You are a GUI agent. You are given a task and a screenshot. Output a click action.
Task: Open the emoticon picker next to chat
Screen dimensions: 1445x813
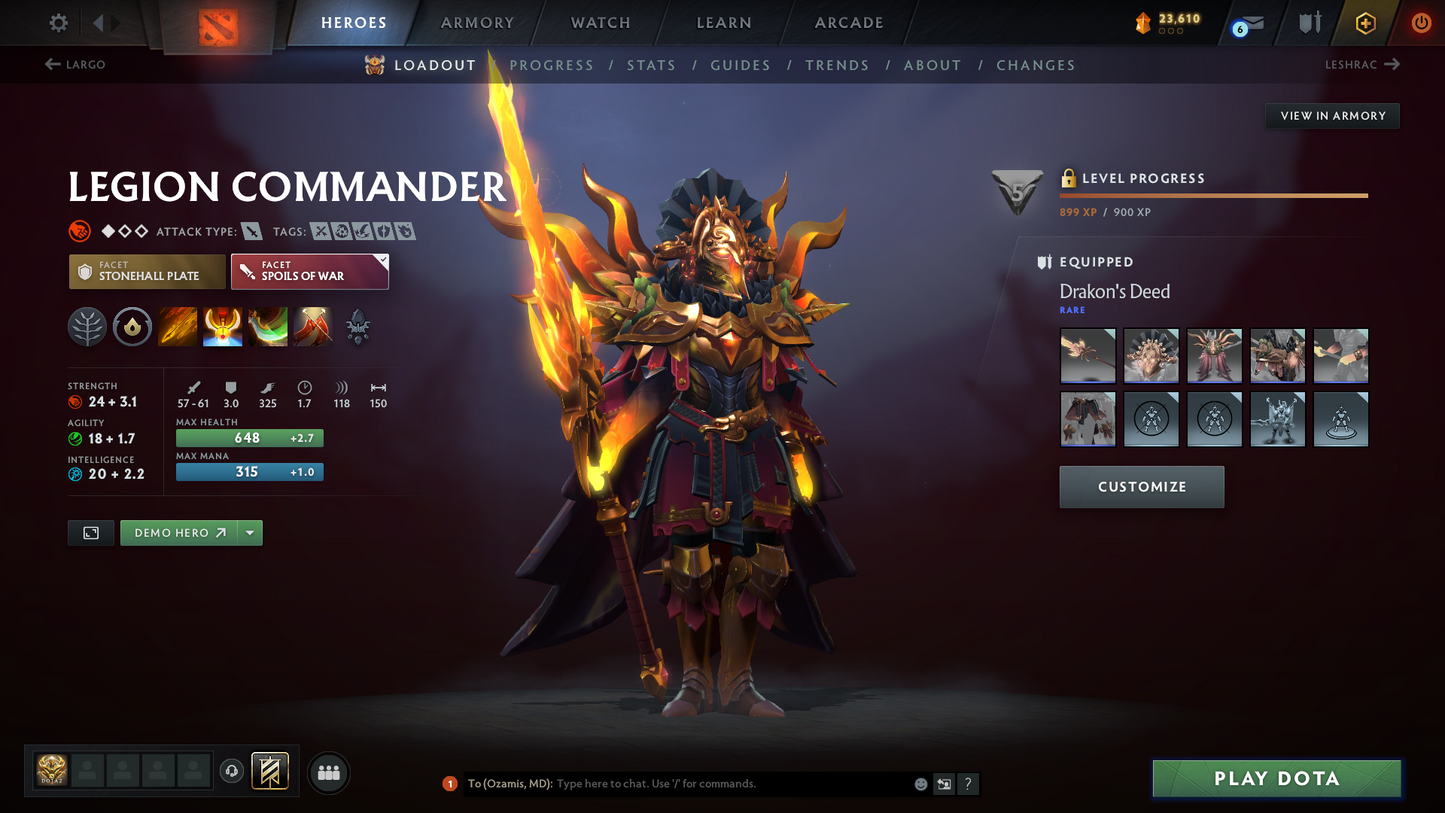(x=920, y=784)
